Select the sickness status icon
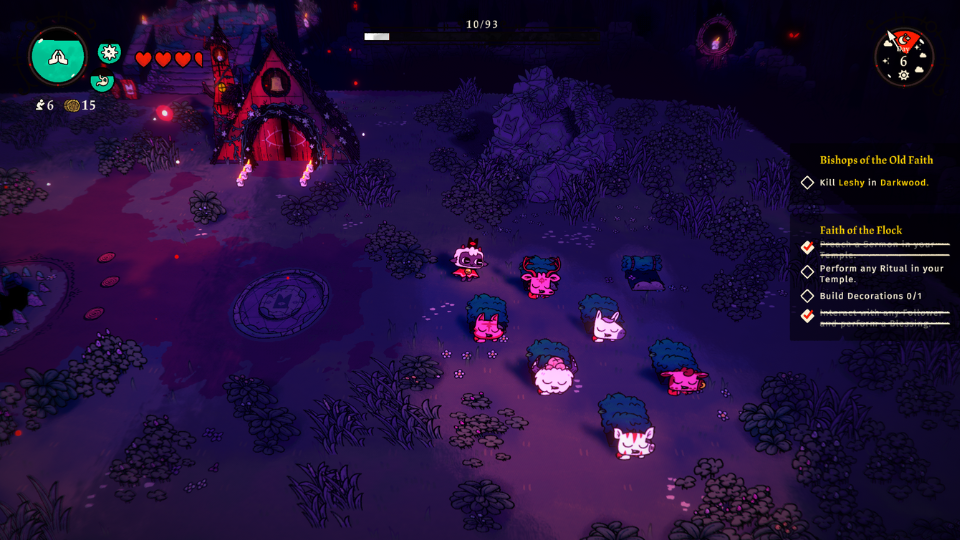Viewport: 960px width, 540px height. pos(109,53)
